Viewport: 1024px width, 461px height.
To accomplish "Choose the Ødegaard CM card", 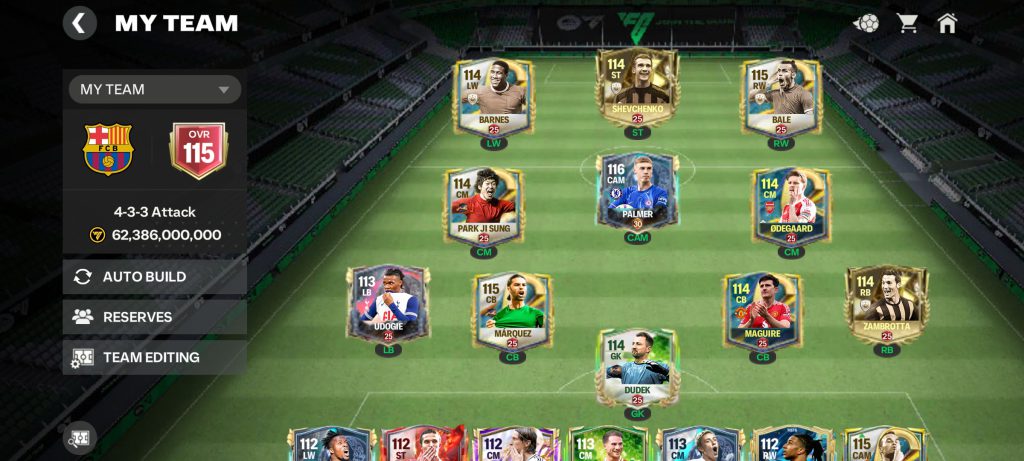I will pos(791,207).
